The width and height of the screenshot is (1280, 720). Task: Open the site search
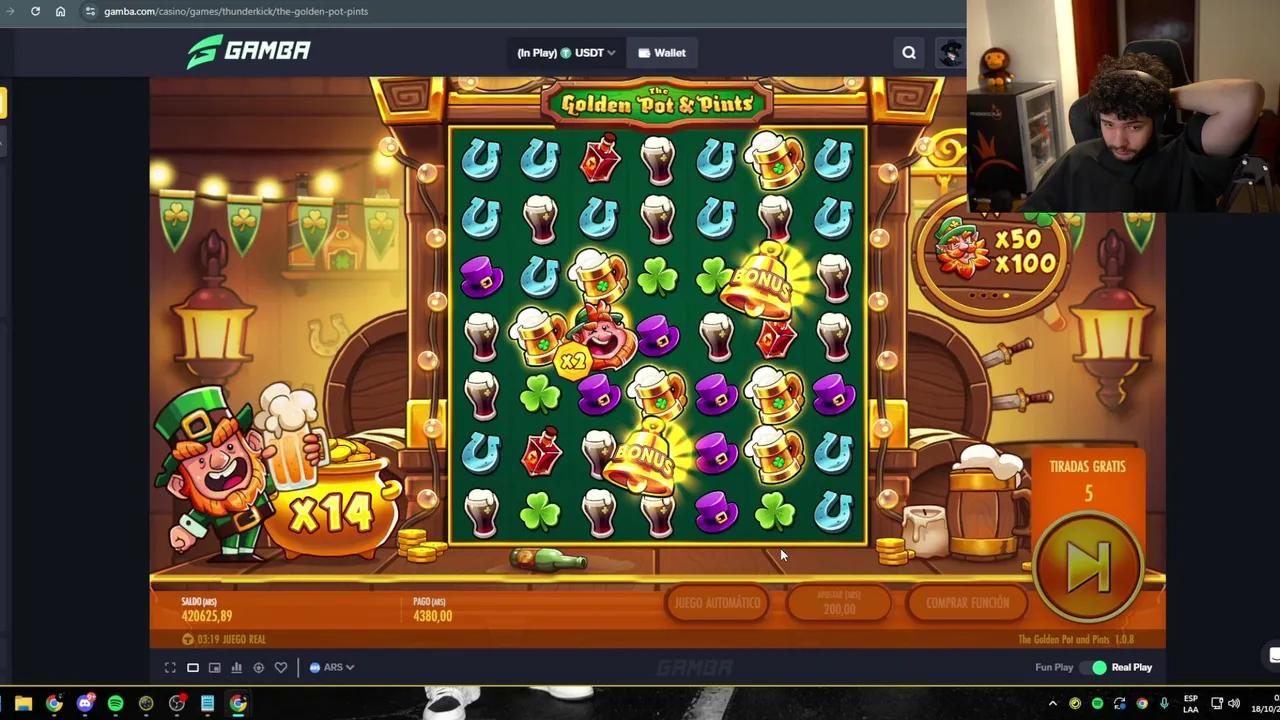click(x=909, y=53)
